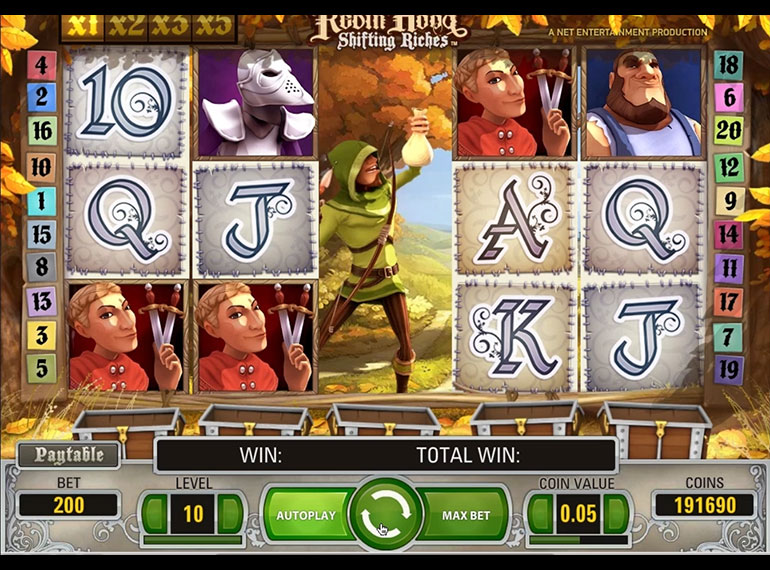This screenshot has width=770, height=570.
Task: Click payline 19 marker
Action: point(728,368)
